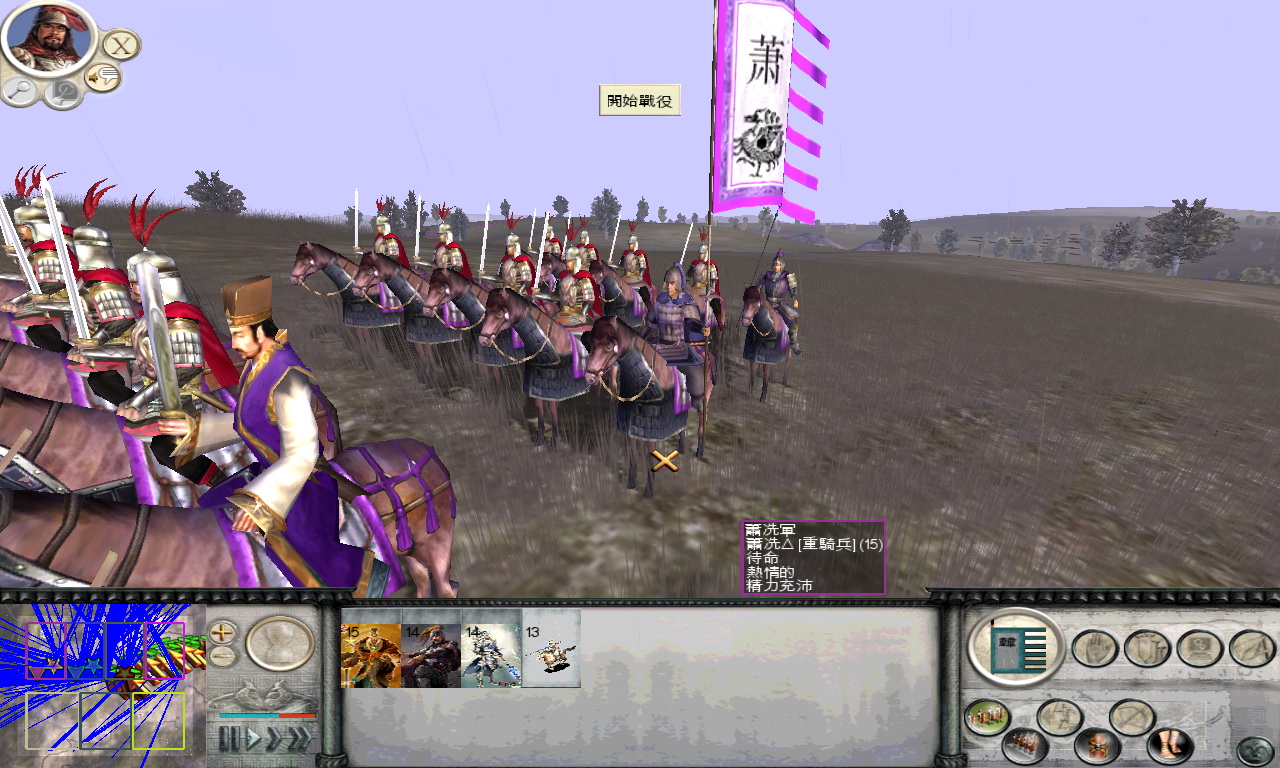This screenshot has width=1280, height=768.
Task: Set fastest battle speed with triple chevron
Action: (x=300, y=737)
